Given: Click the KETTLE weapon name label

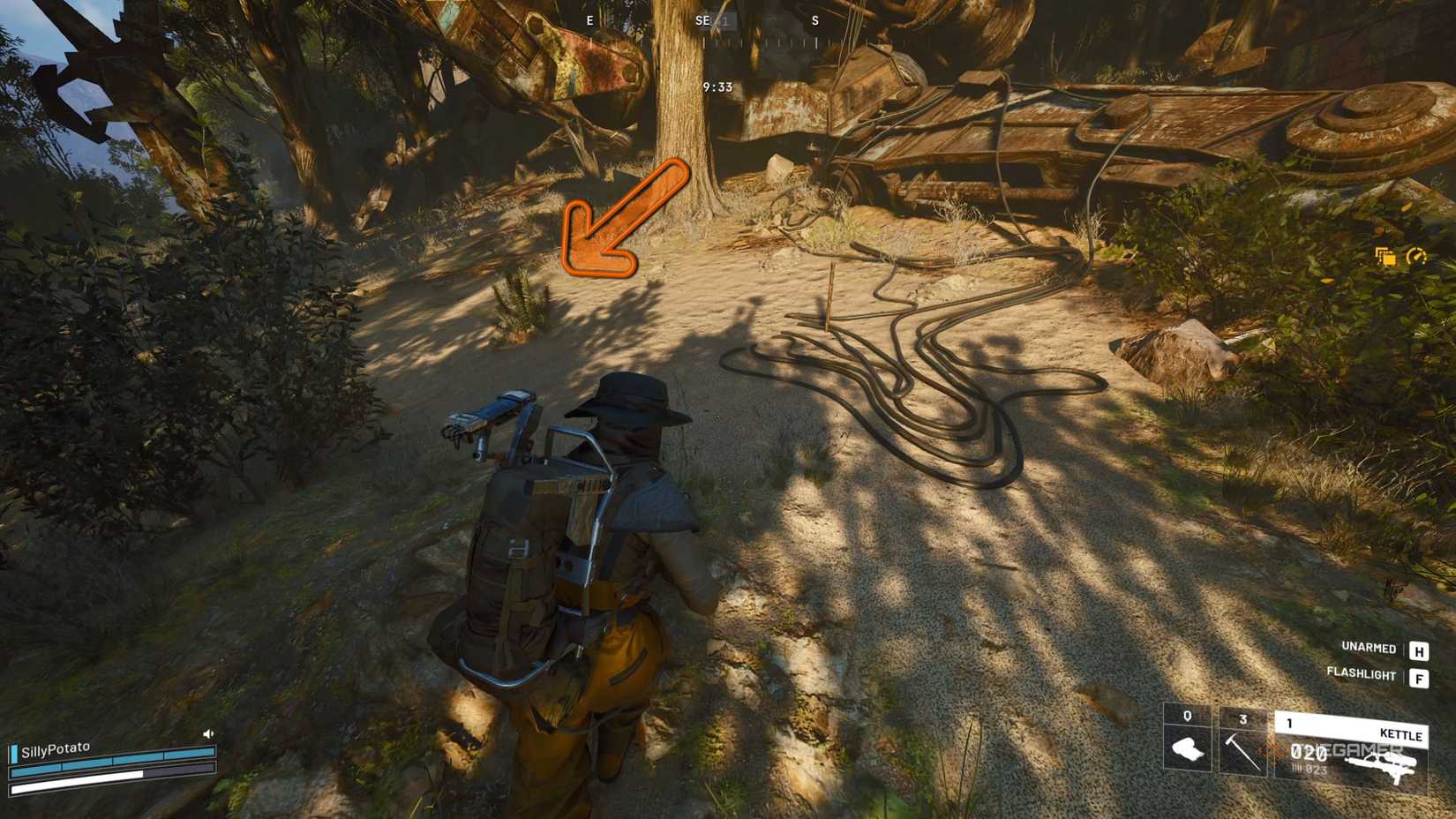Looking at the screenshot, I should 1400,735.
